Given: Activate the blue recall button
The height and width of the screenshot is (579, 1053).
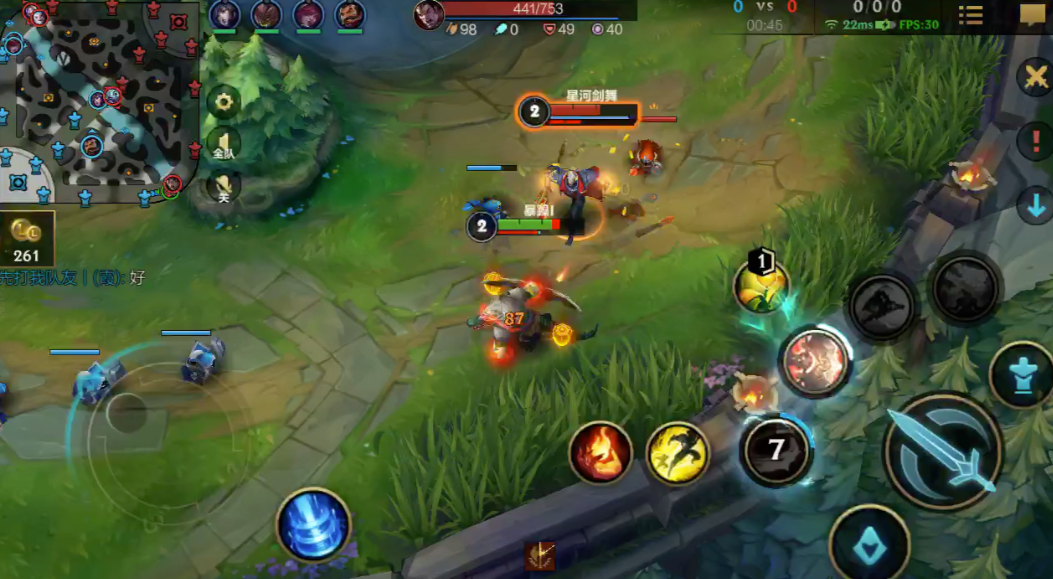Looking at the screenshot, I should click(313, 524).
